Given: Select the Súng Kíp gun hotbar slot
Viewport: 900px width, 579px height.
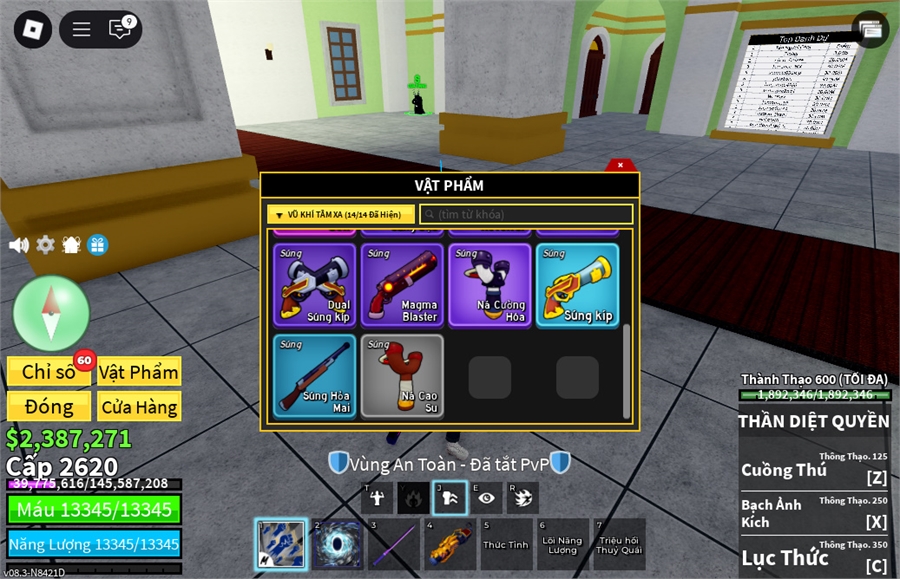Looking at the screenshot, I should [450, 545].
